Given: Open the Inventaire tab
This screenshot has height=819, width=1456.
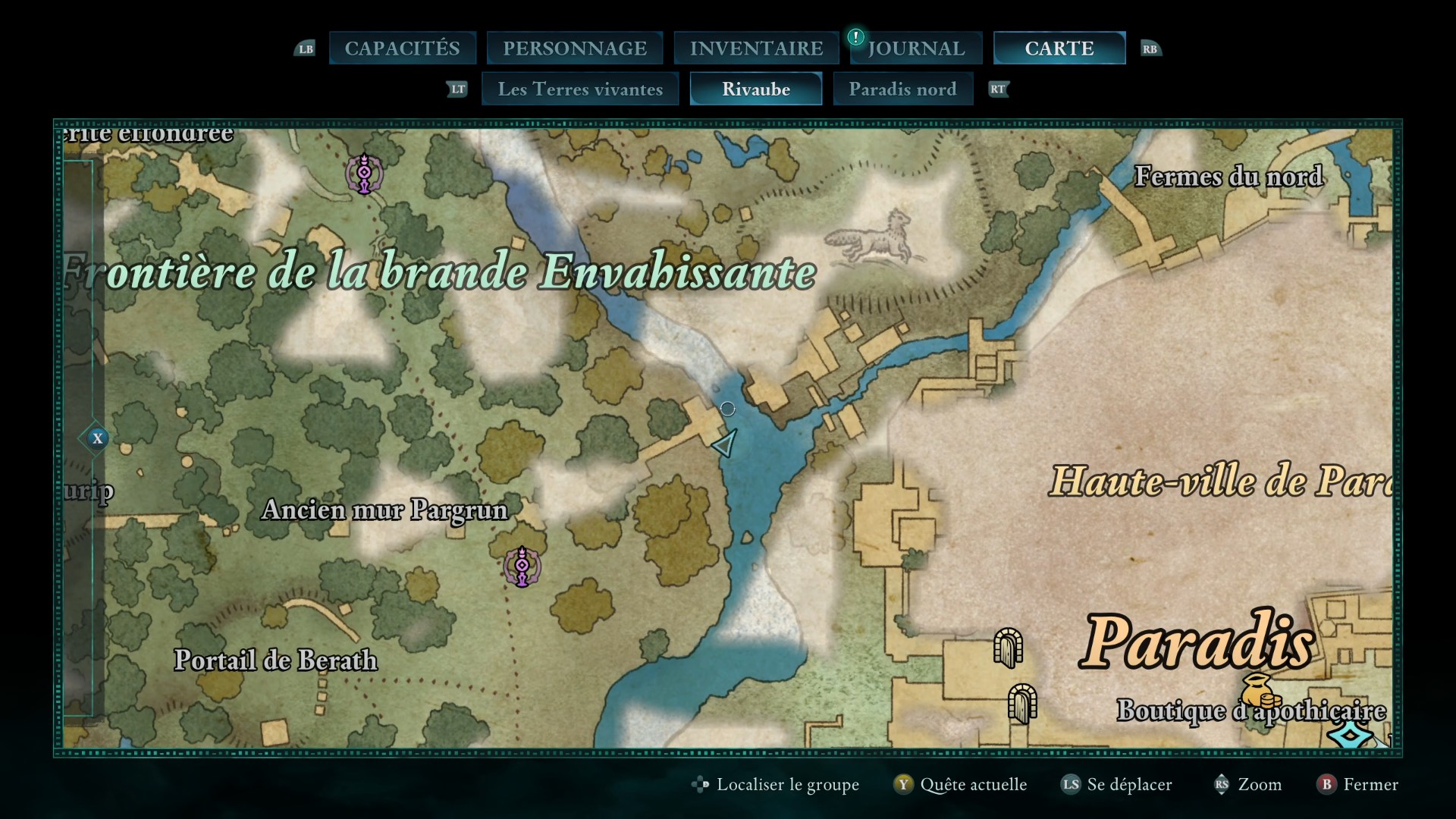Looking at the screenshot, I should point(756,49).
